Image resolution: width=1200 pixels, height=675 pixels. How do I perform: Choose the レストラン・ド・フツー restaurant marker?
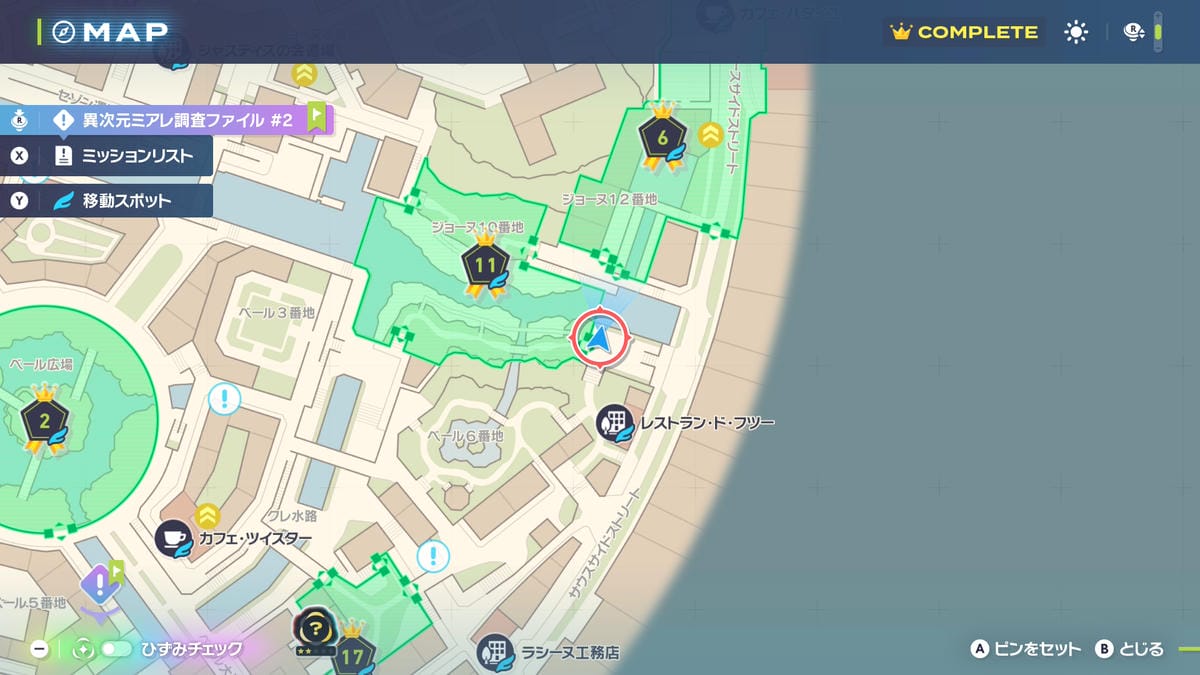click(x=614, y=423)
